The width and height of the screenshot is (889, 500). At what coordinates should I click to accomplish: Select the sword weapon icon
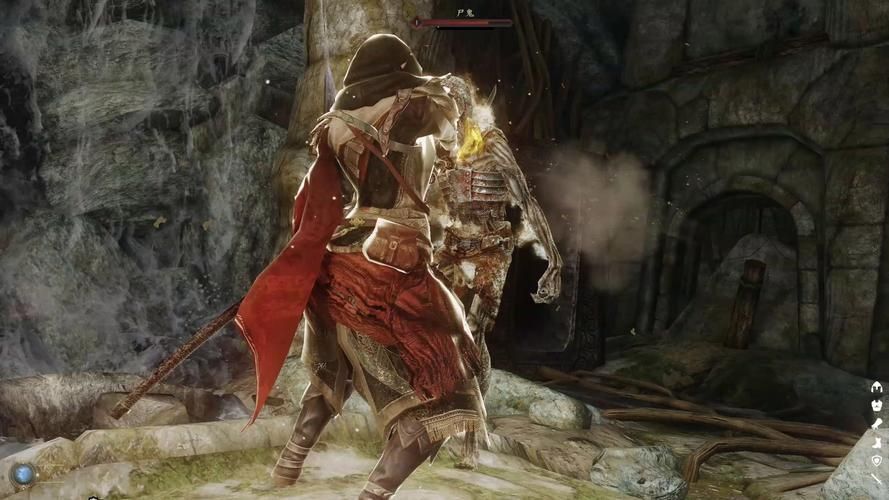(x=877, y=479)
